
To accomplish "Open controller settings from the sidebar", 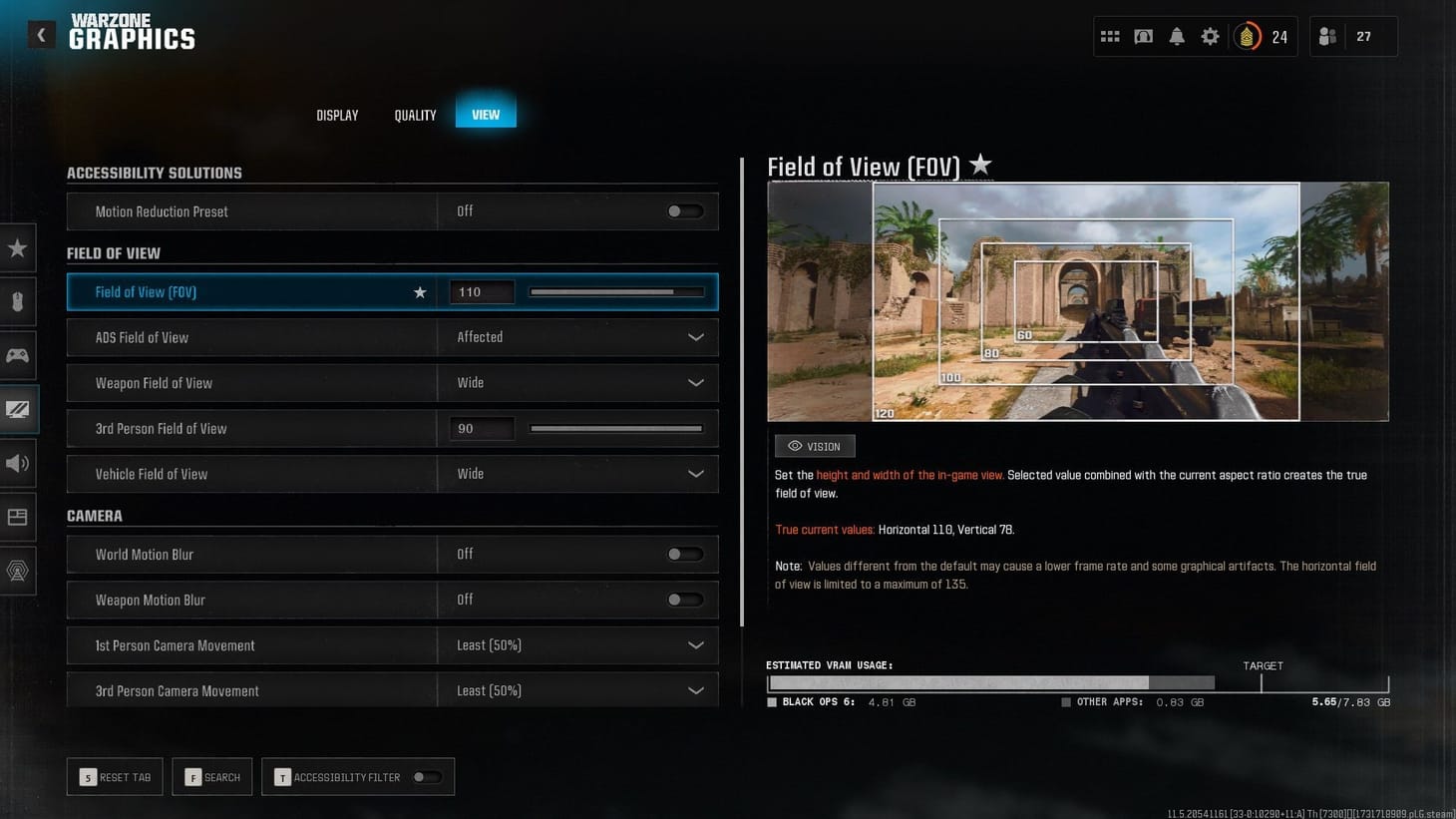I will tap(18, 355).
